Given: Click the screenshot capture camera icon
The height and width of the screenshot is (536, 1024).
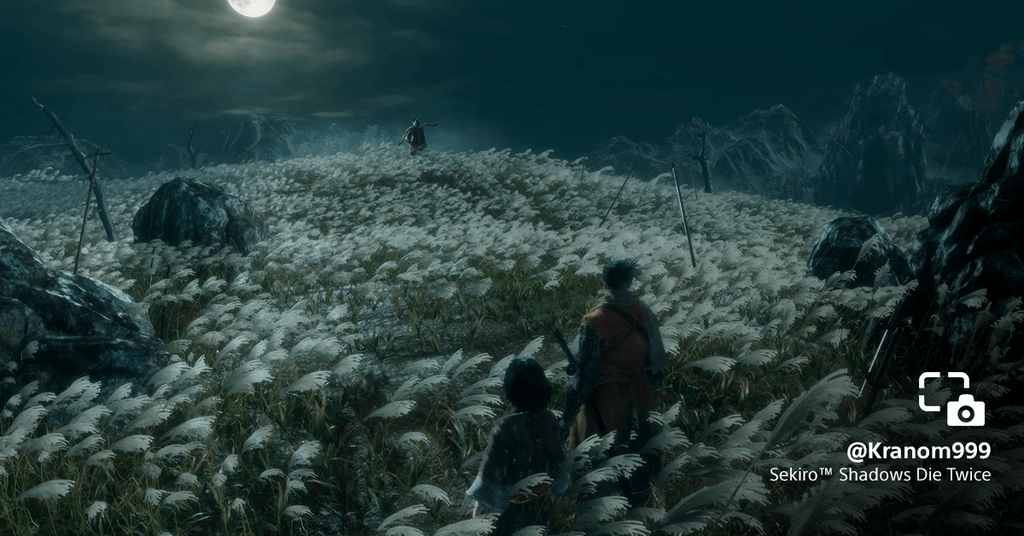Looking at the screenshot, I should (951, 399).
